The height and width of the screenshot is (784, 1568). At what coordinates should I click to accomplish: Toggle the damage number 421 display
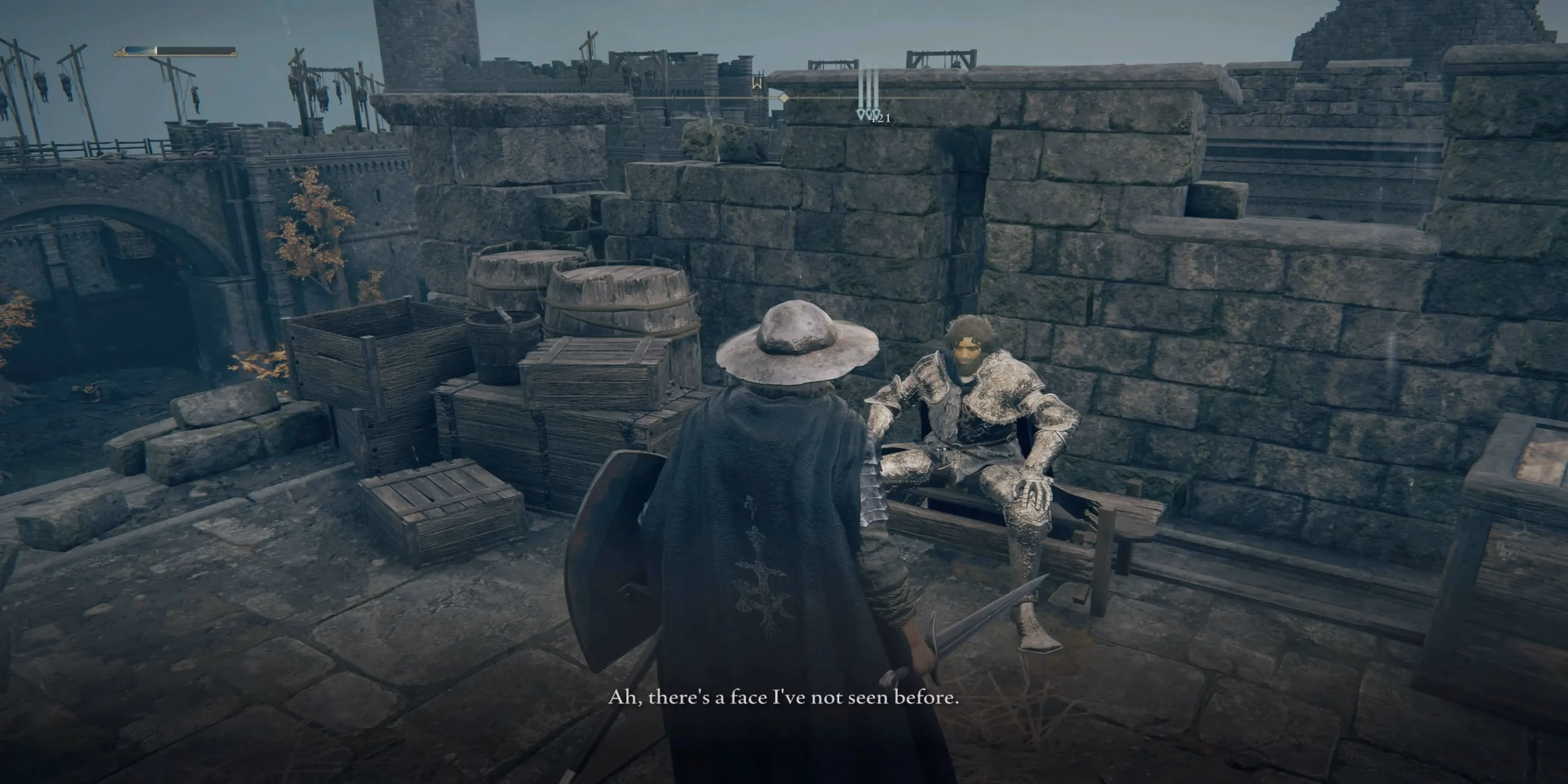coord(880,120)
